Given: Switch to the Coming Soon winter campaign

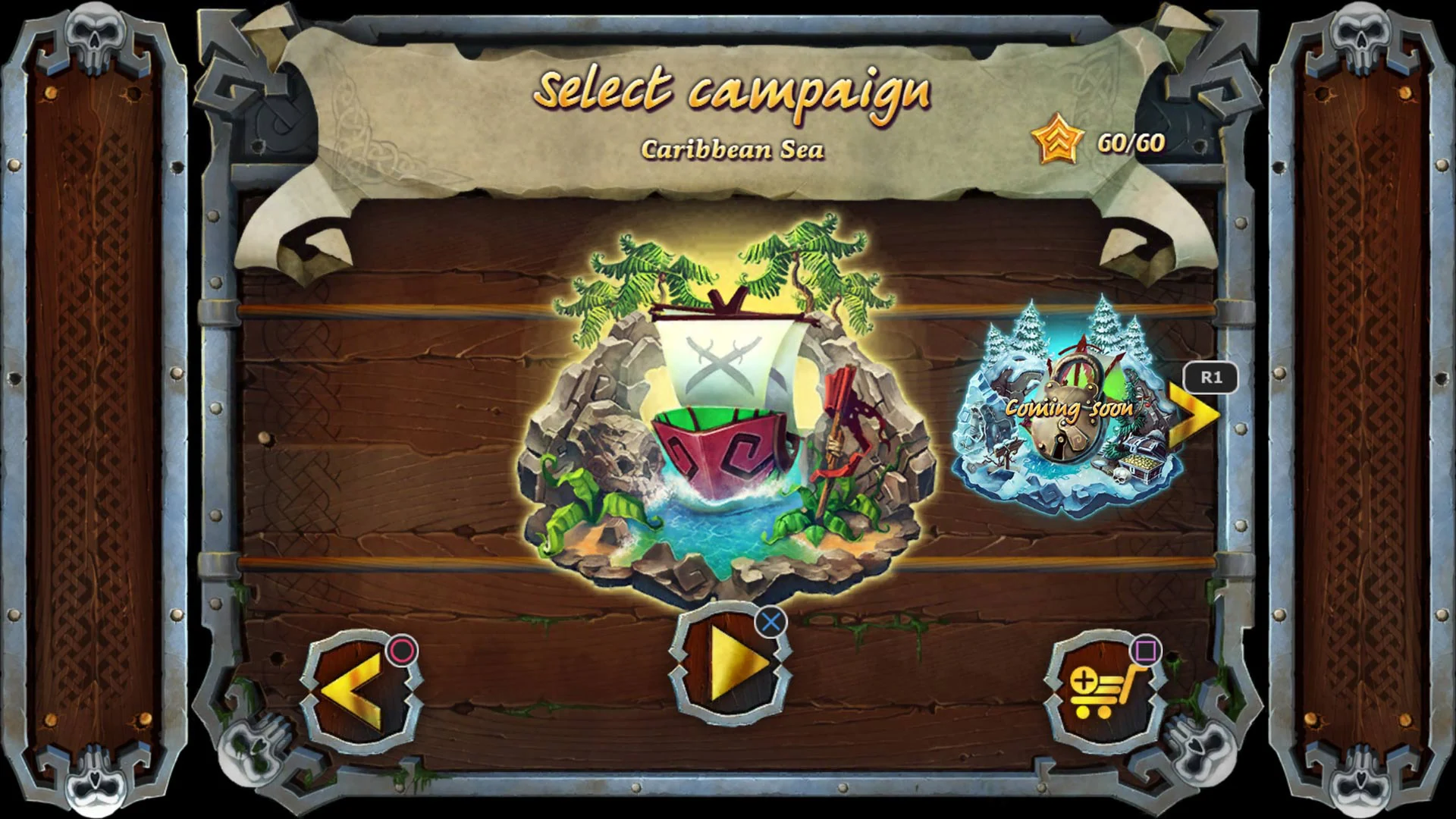Looking at the screenshot, I should (1069, 409).
